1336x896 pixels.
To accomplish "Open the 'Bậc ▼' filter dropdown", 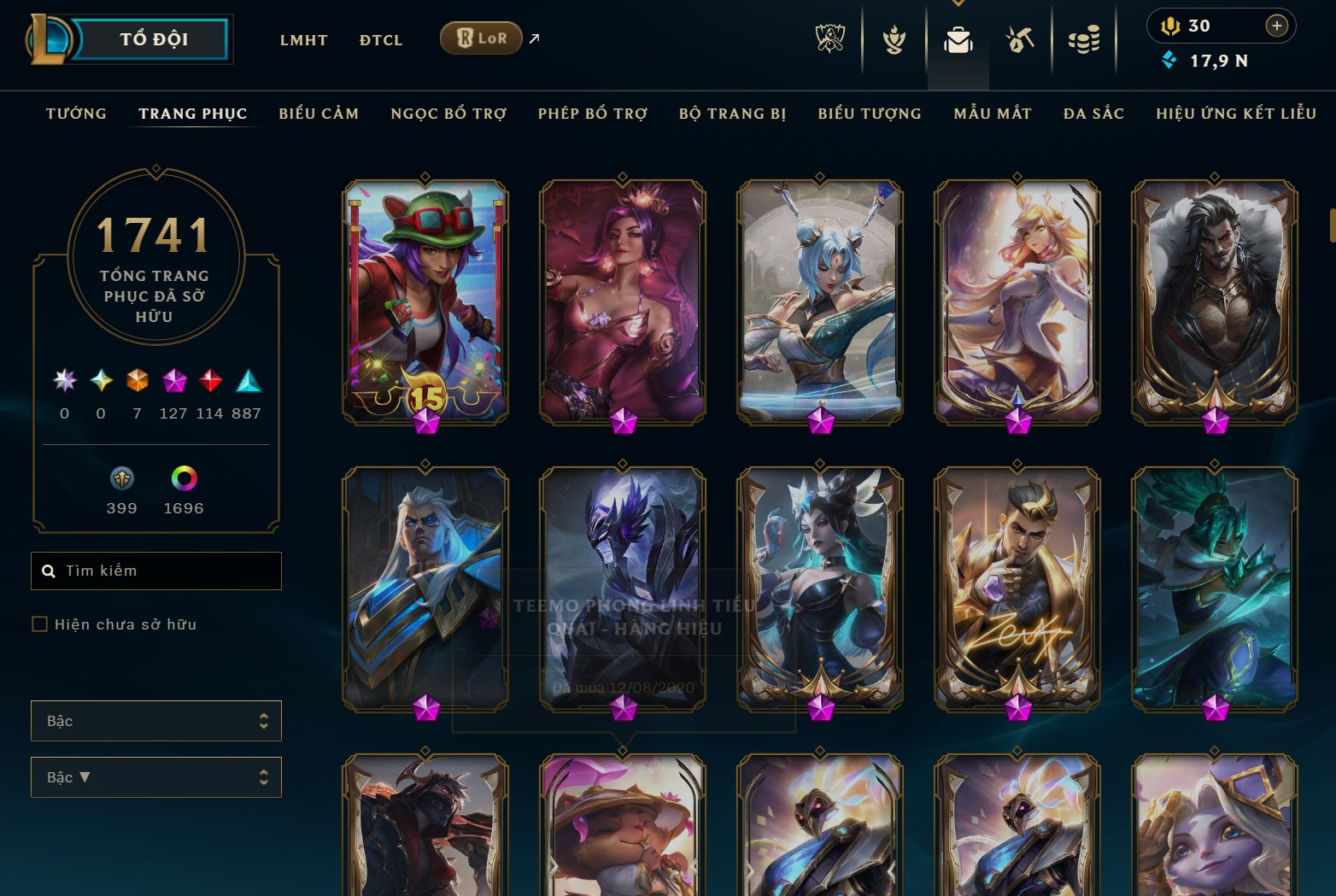I will coord(156,776).
